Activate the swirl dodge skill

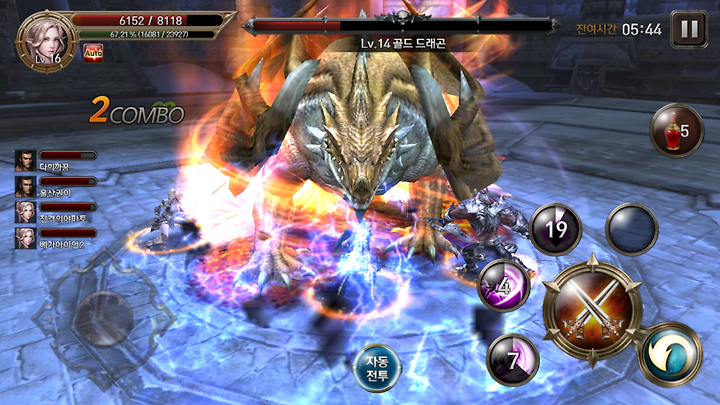tap(670, 354)
